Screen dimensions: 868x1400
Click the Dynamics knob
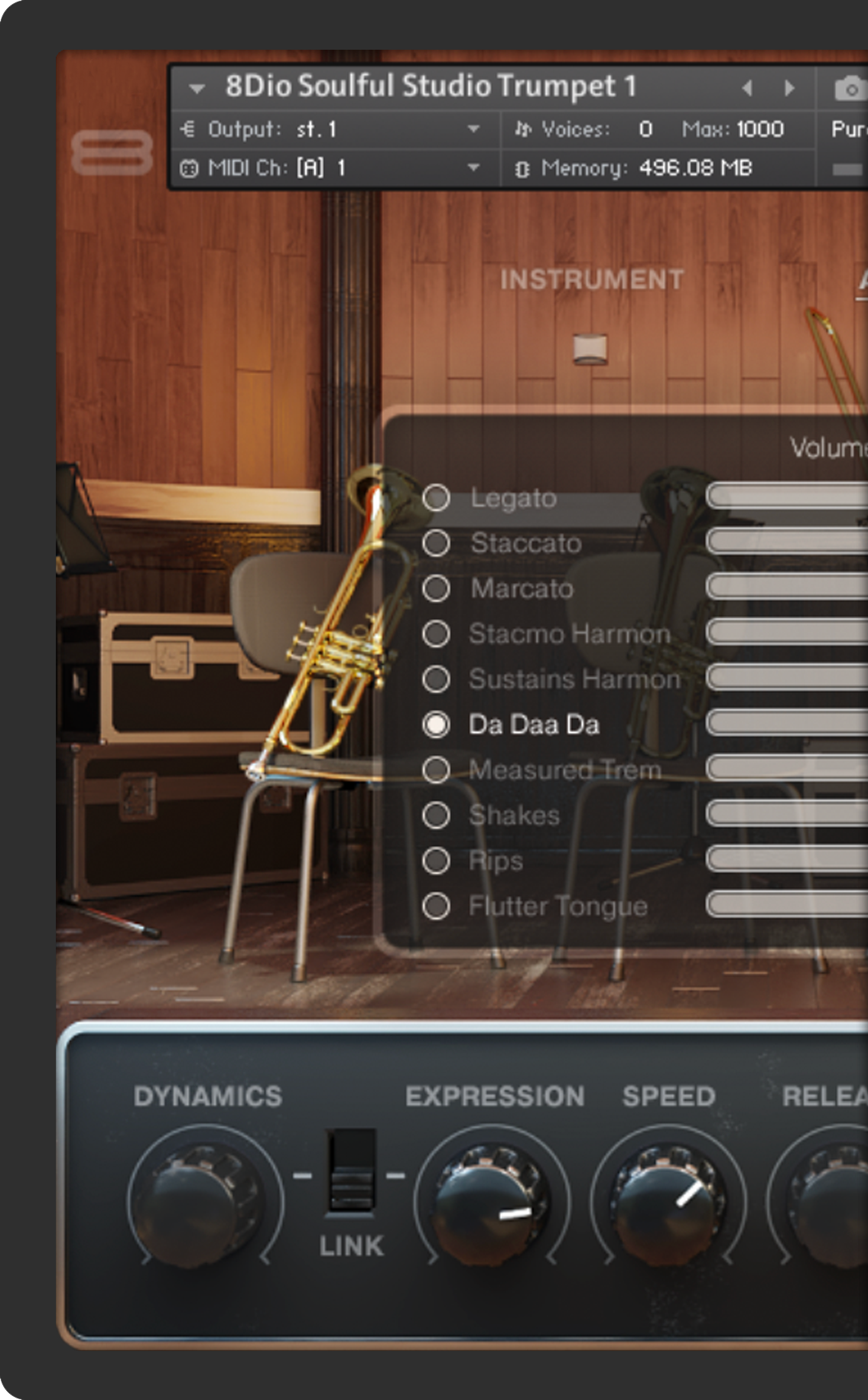point(204,1196)
